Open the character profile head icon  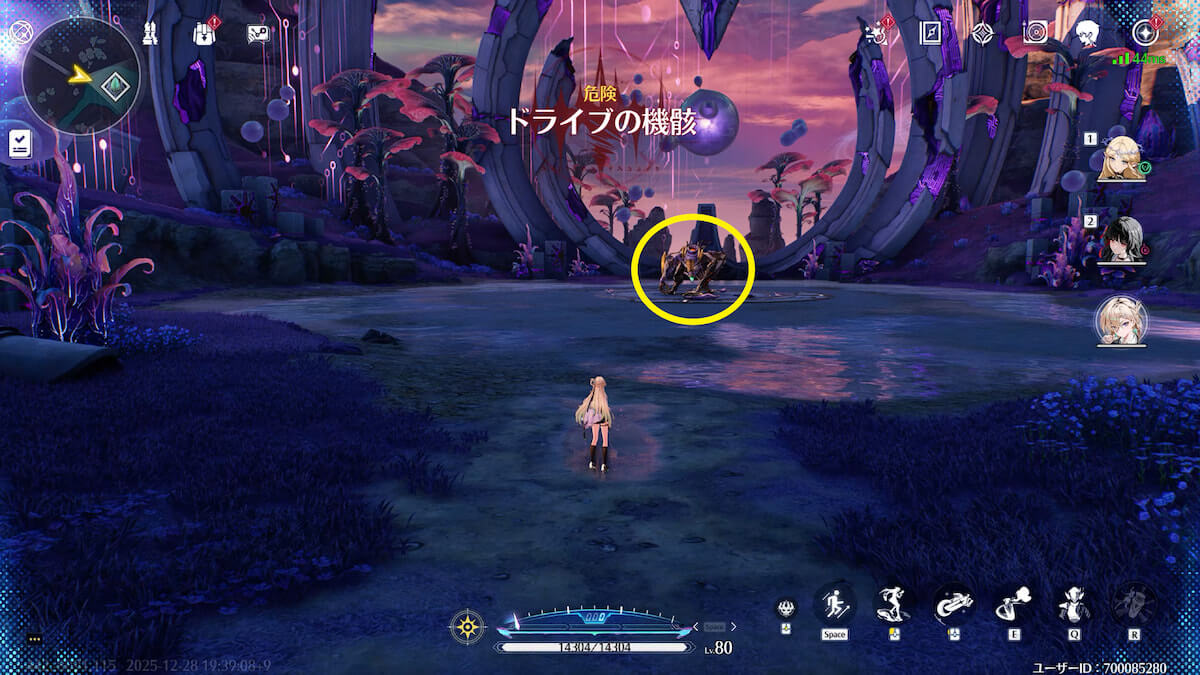coord(1088,33)
